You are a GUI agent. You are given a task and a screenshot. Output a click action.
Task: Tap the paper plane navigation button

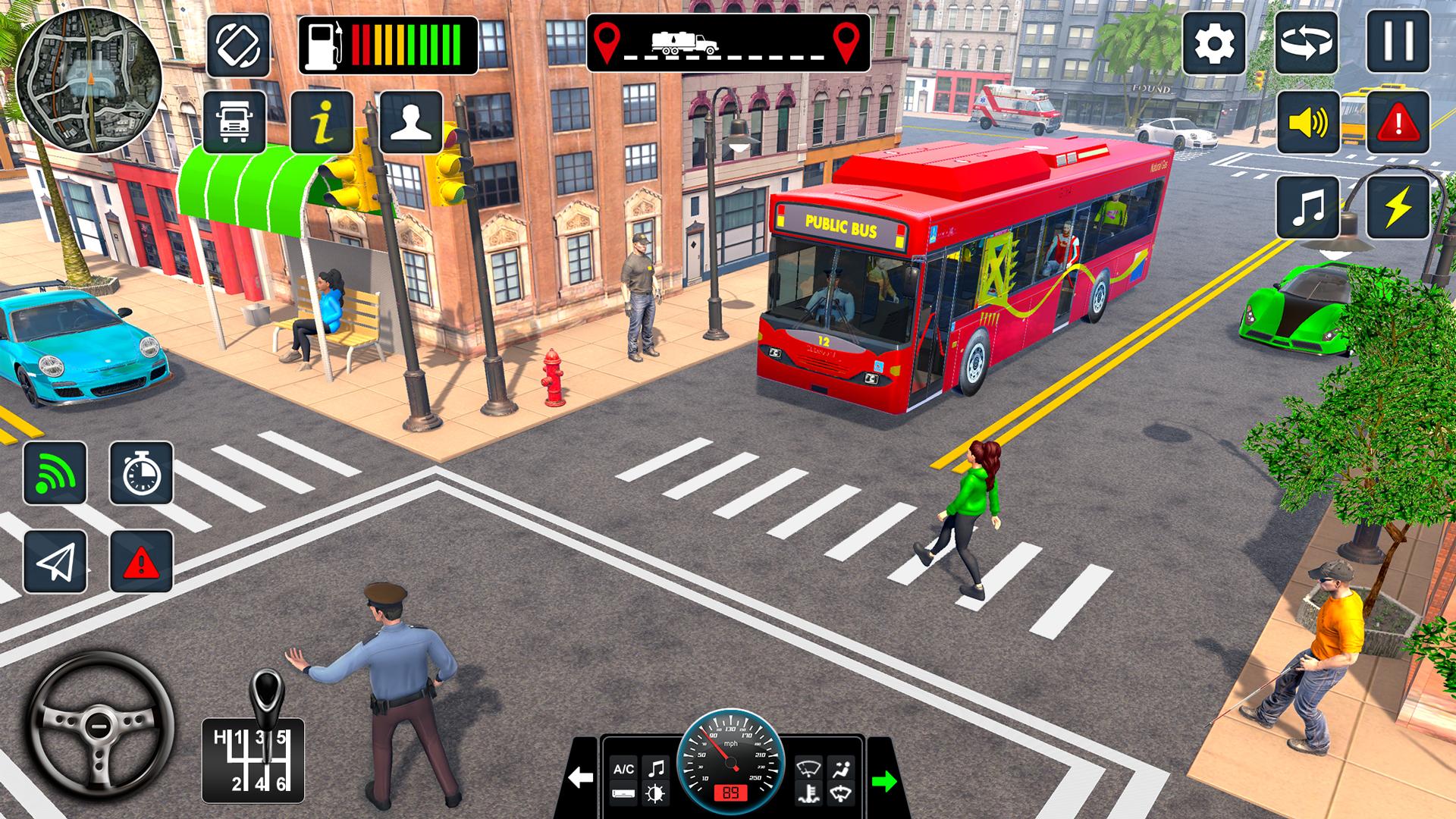(x=55, y=562)
